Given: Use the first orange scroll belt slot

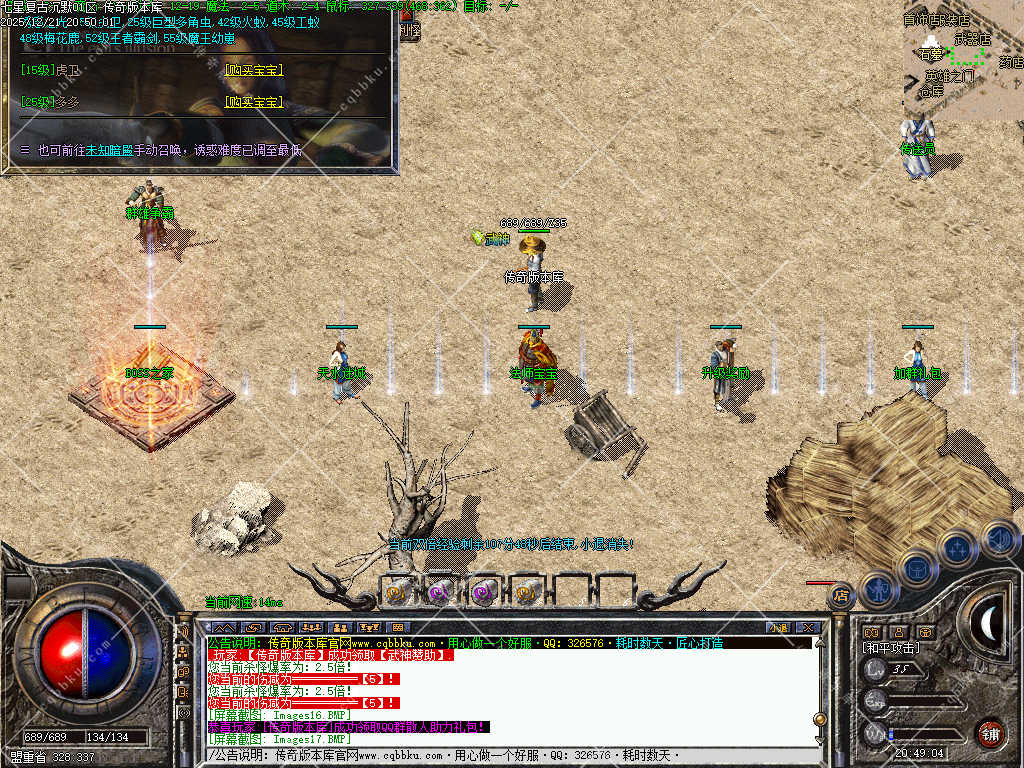Looking at the screenshot, I should click(x=398, y=592).
